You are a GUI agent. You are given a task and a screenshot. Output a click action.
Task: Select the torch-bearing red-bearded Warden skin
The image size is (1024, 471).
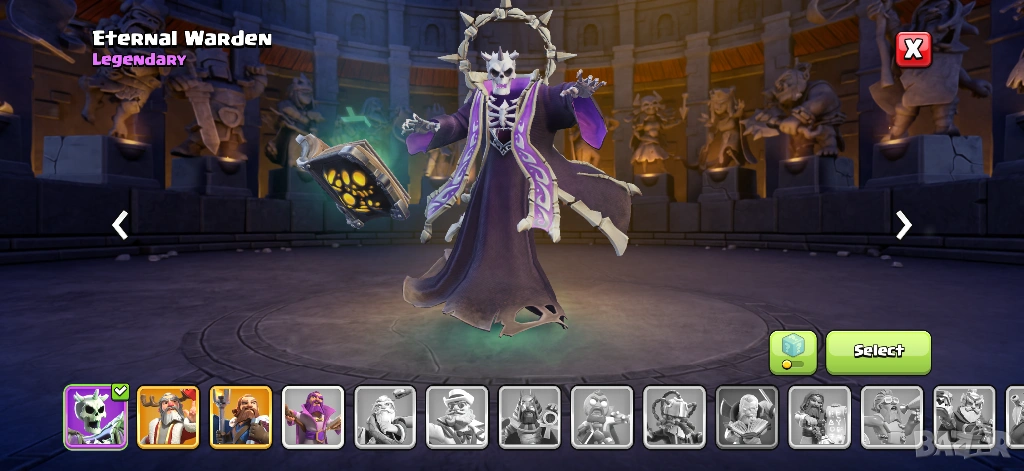241,416
